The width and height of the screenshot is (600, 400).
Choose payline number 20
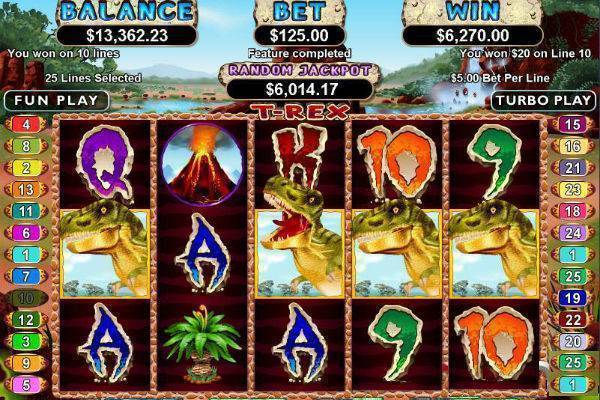point(572,341)
